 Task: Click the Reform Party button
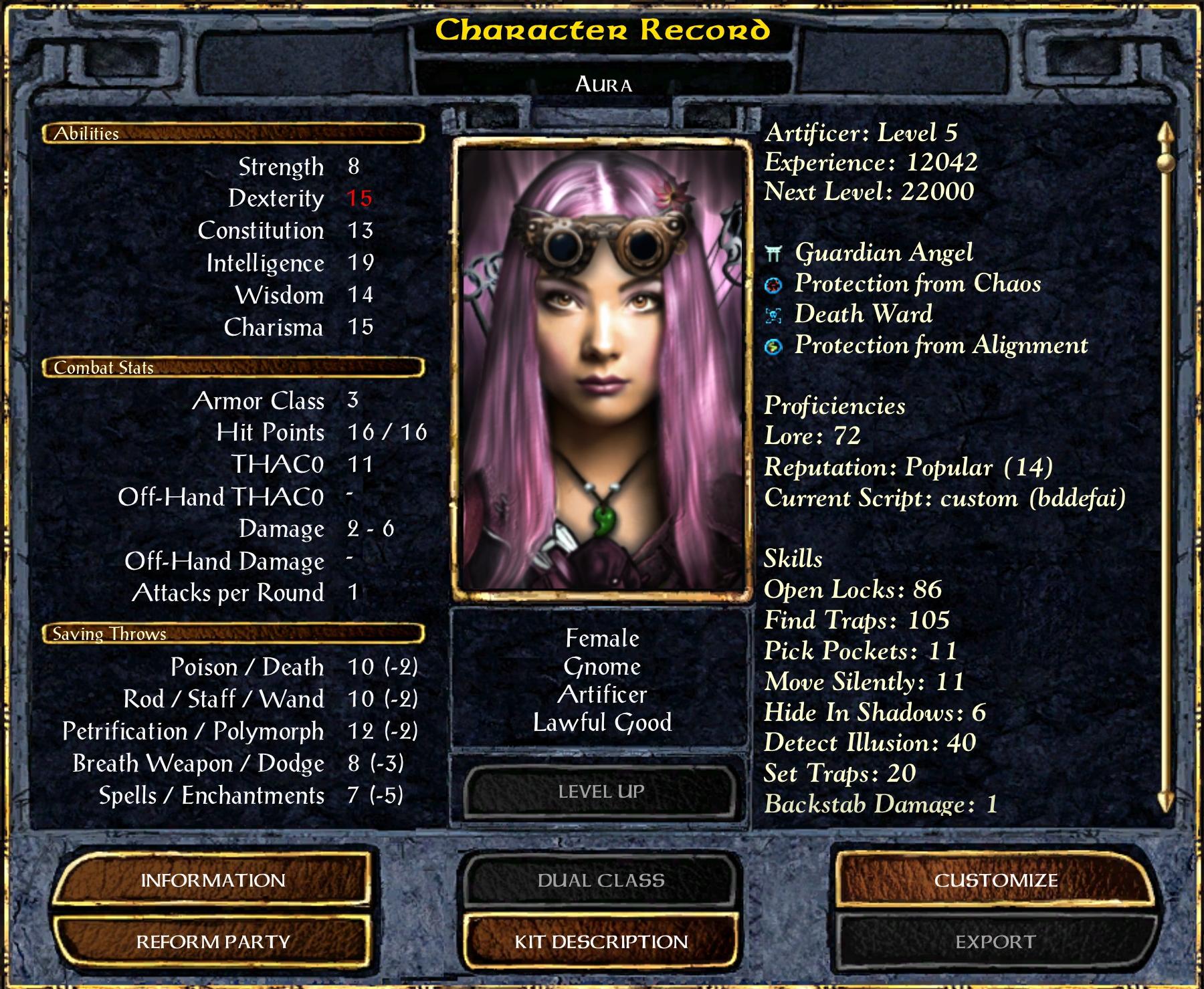pyautogui.click(x=213, y=942)
